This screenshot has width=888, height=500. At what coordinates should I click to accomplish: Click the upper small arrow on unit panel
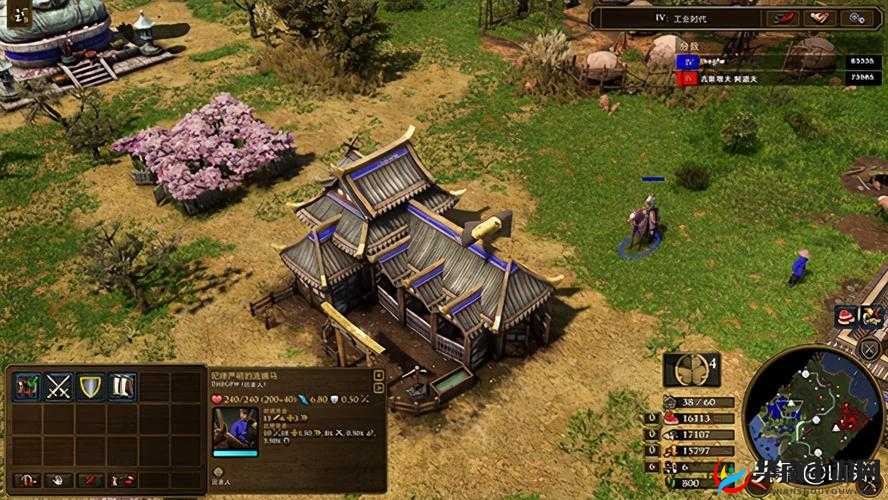click(378, 374)
